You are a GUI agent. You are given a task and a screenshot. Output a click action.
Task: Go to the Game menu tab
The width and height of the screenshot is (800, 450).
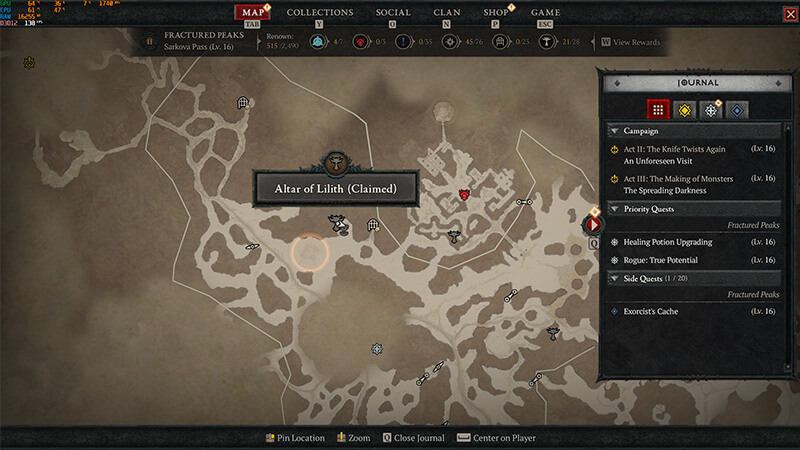(545, 12)
